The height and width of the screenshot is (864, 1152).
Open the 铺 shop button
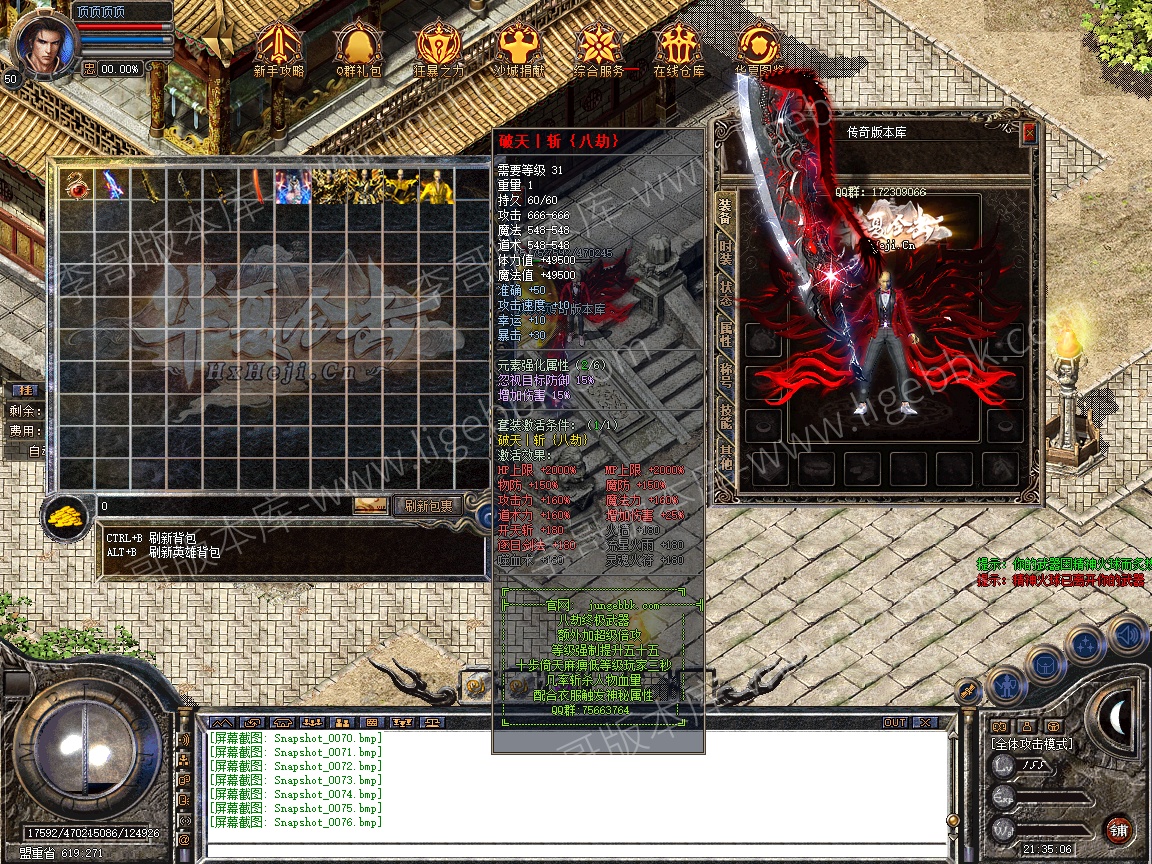pos(1117,829)
